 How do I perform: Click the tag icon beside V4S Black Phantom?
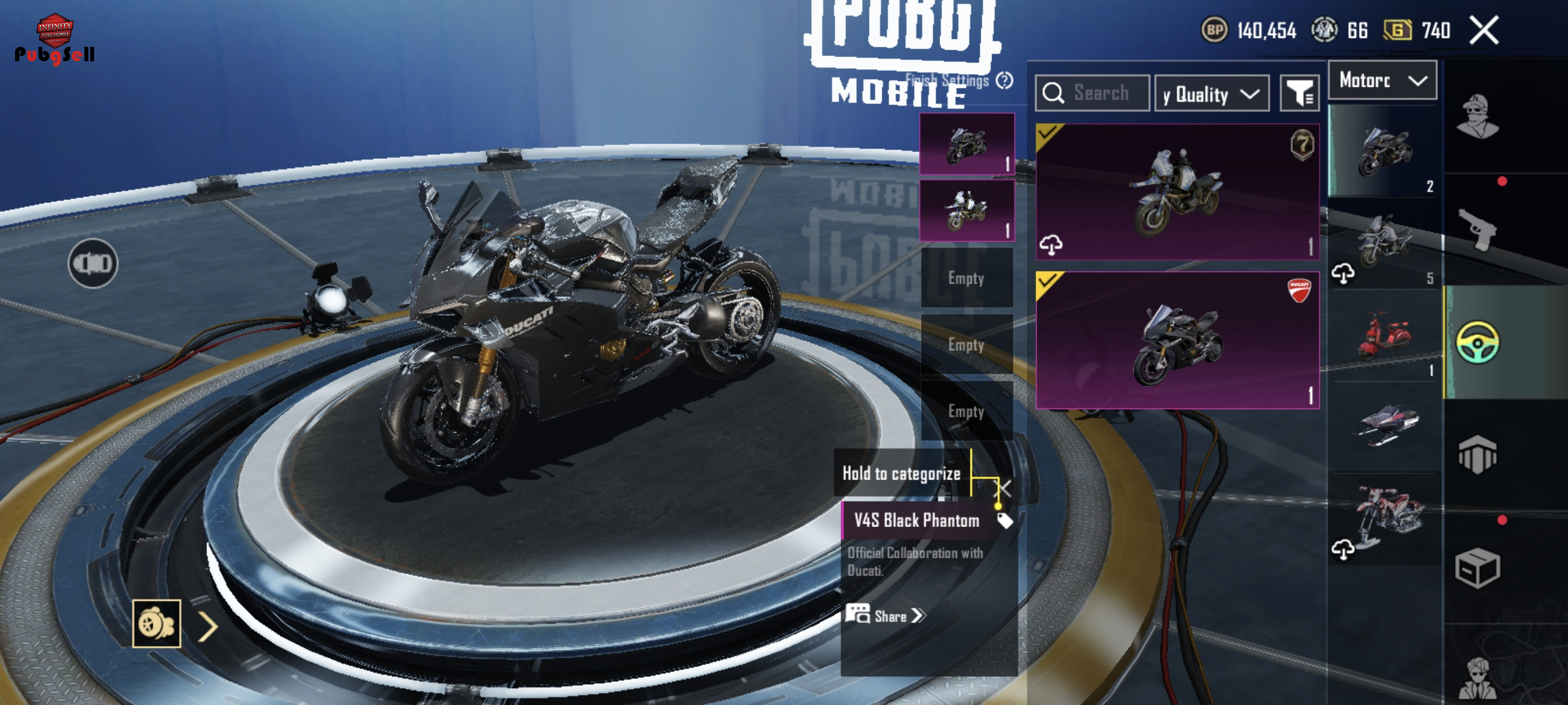pos(1004,521)
